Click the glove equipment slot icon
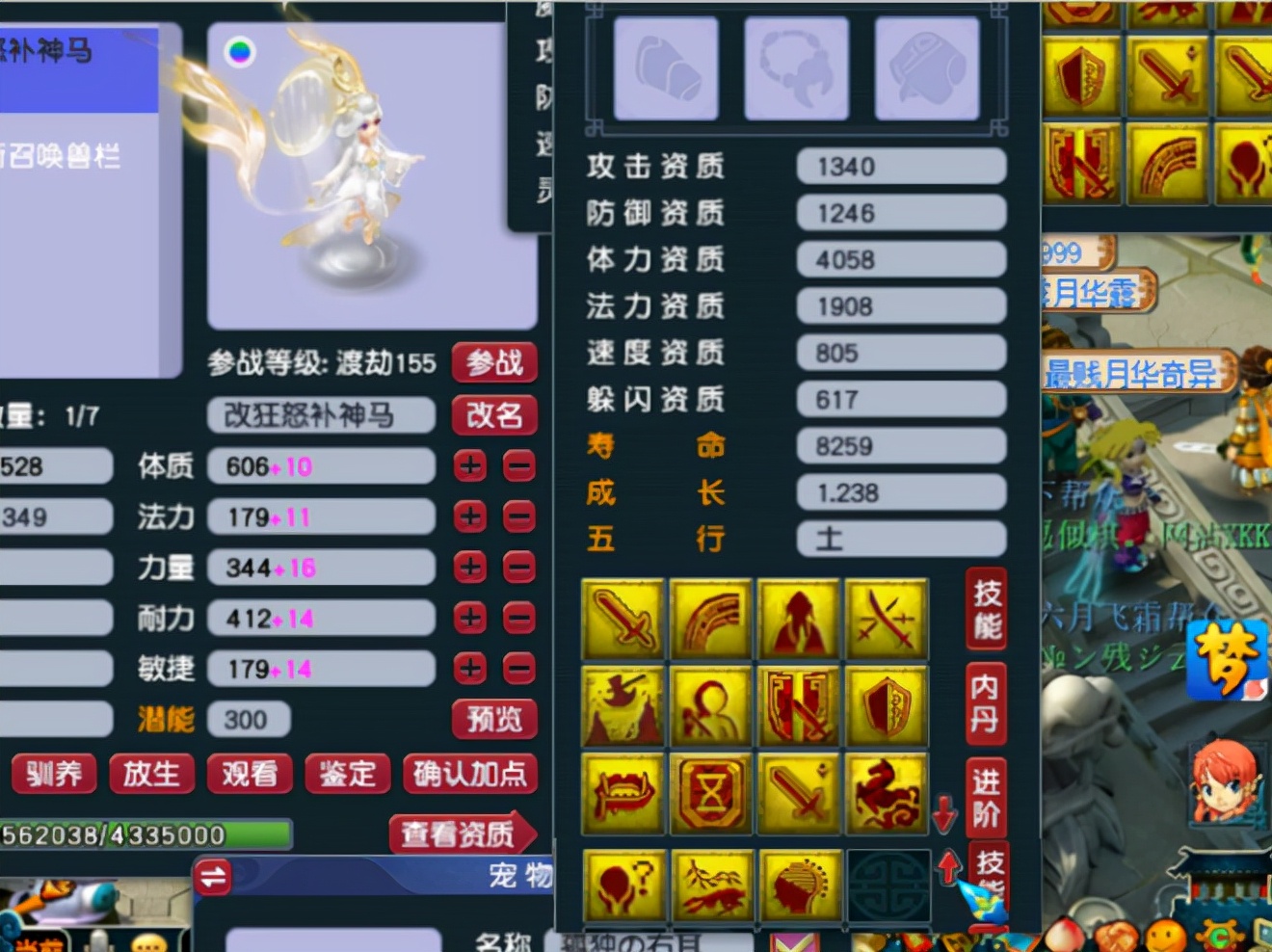This screenshot has height=952, width=1272. point(665,67)
